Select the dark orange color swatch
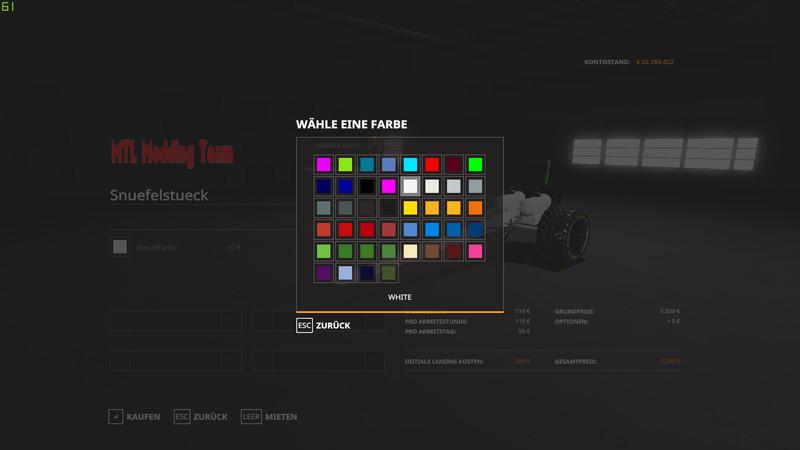800x450 pixels. click(x=475, y=208)
